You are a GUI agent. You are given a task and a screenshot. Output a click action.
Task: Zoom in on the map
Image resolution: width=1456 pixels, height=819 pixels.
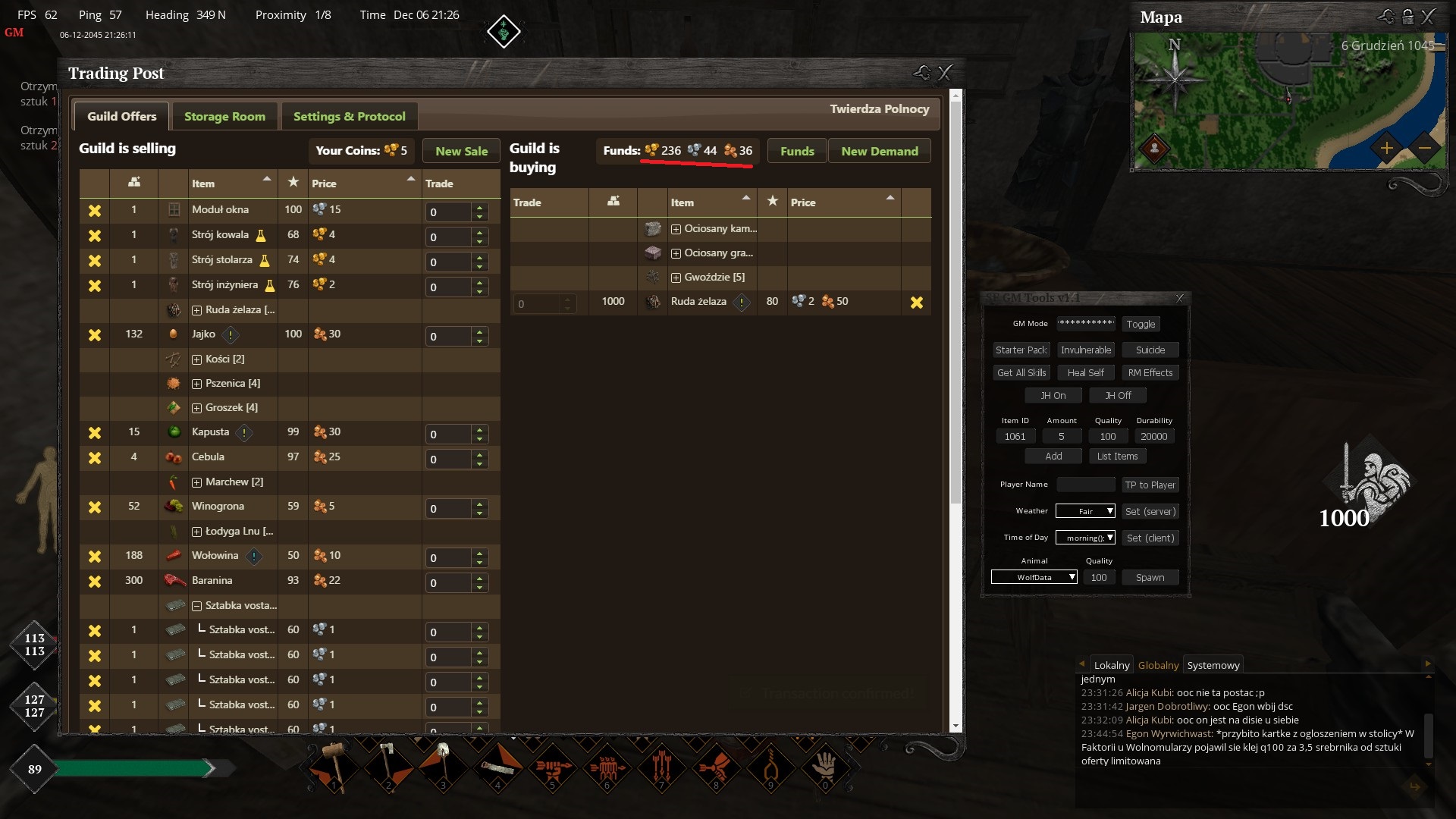click(x=1385, y=148)
